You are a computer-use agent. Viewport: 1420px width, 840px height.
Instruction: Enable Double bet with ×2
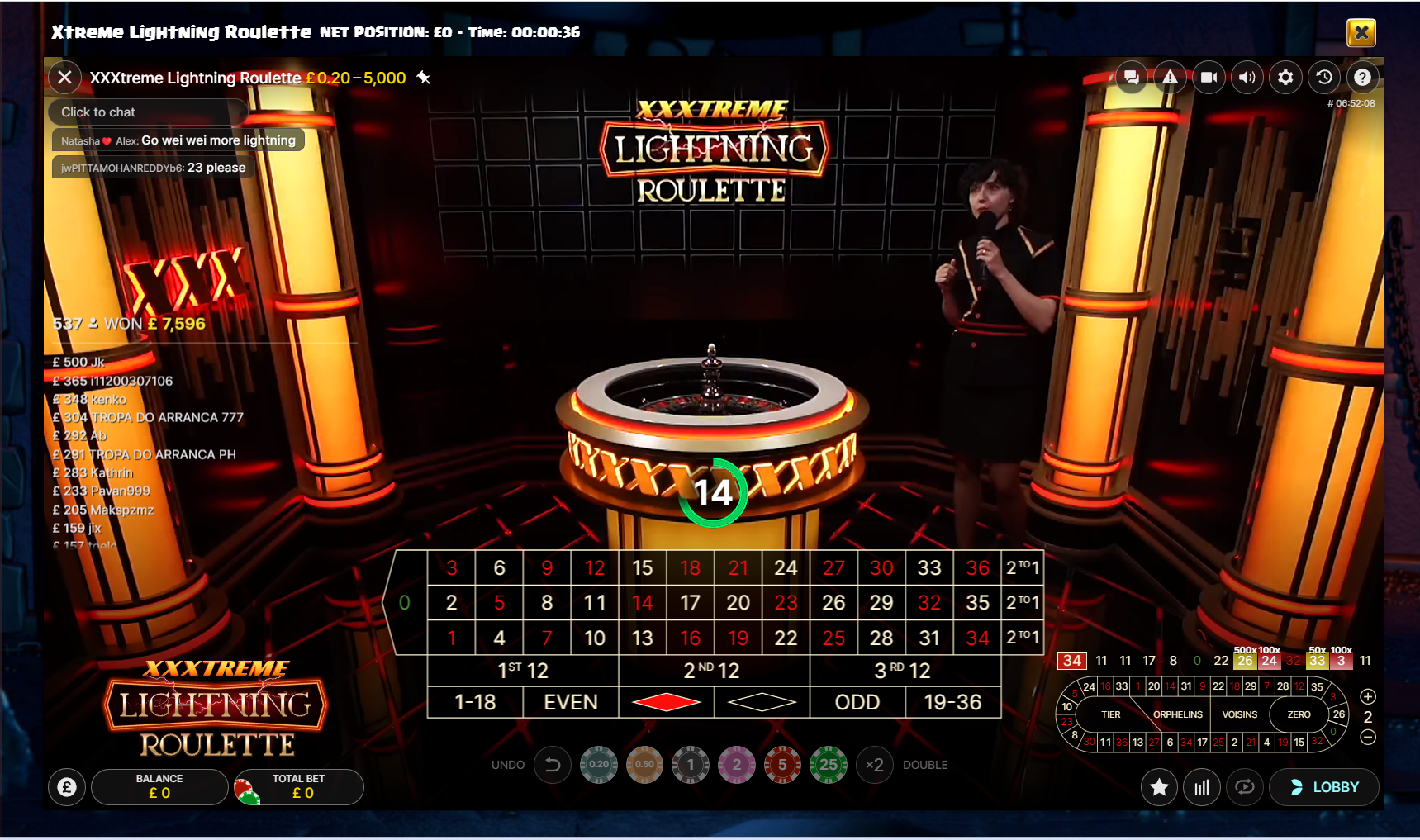coord(874,765)
